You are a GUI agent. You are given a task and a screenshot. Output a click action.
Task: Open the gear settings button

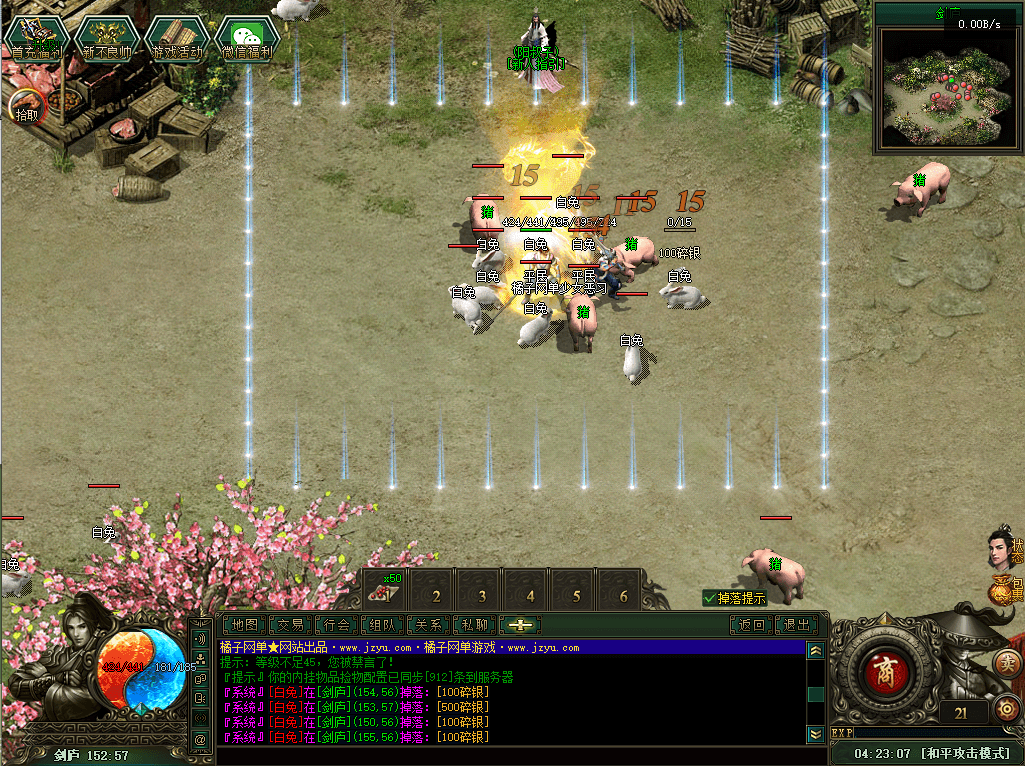coord(1007,711)
